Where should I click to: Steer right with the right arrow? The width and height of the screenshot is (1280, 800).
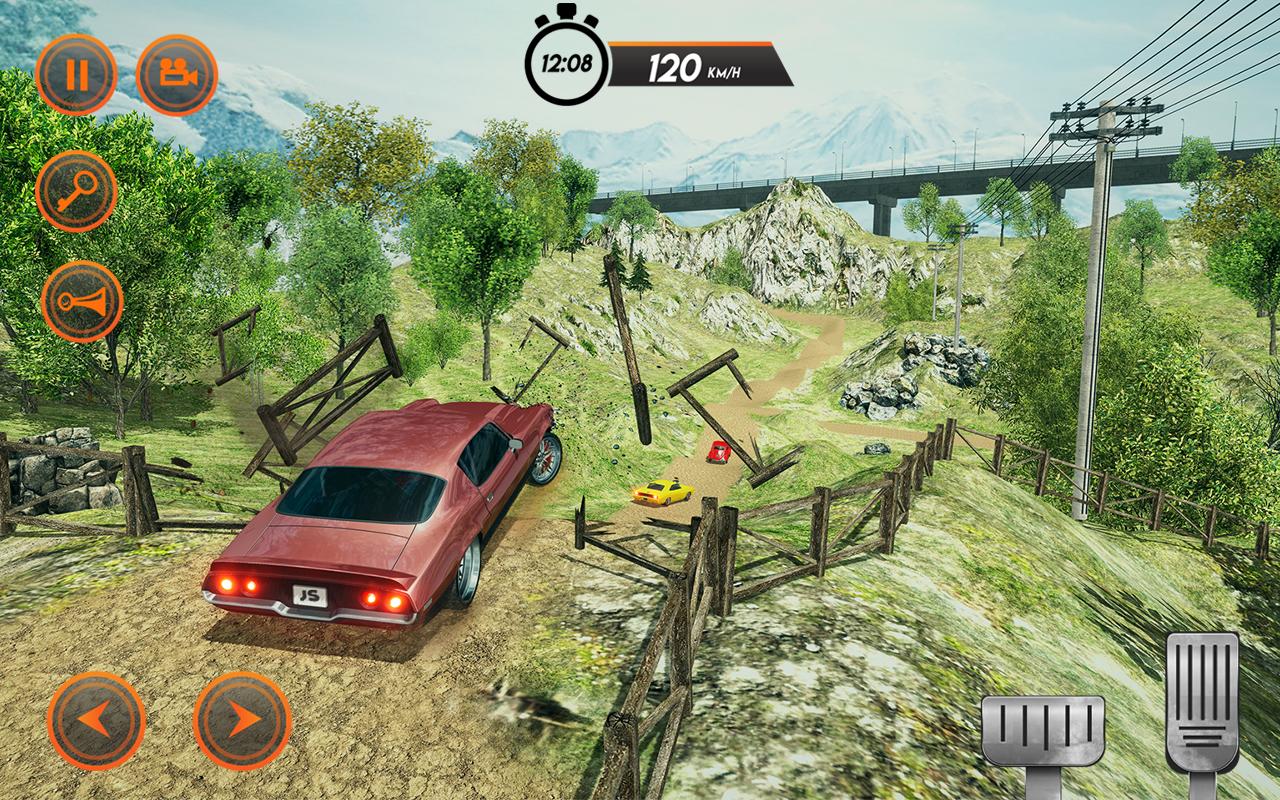(x=242, y=720)
